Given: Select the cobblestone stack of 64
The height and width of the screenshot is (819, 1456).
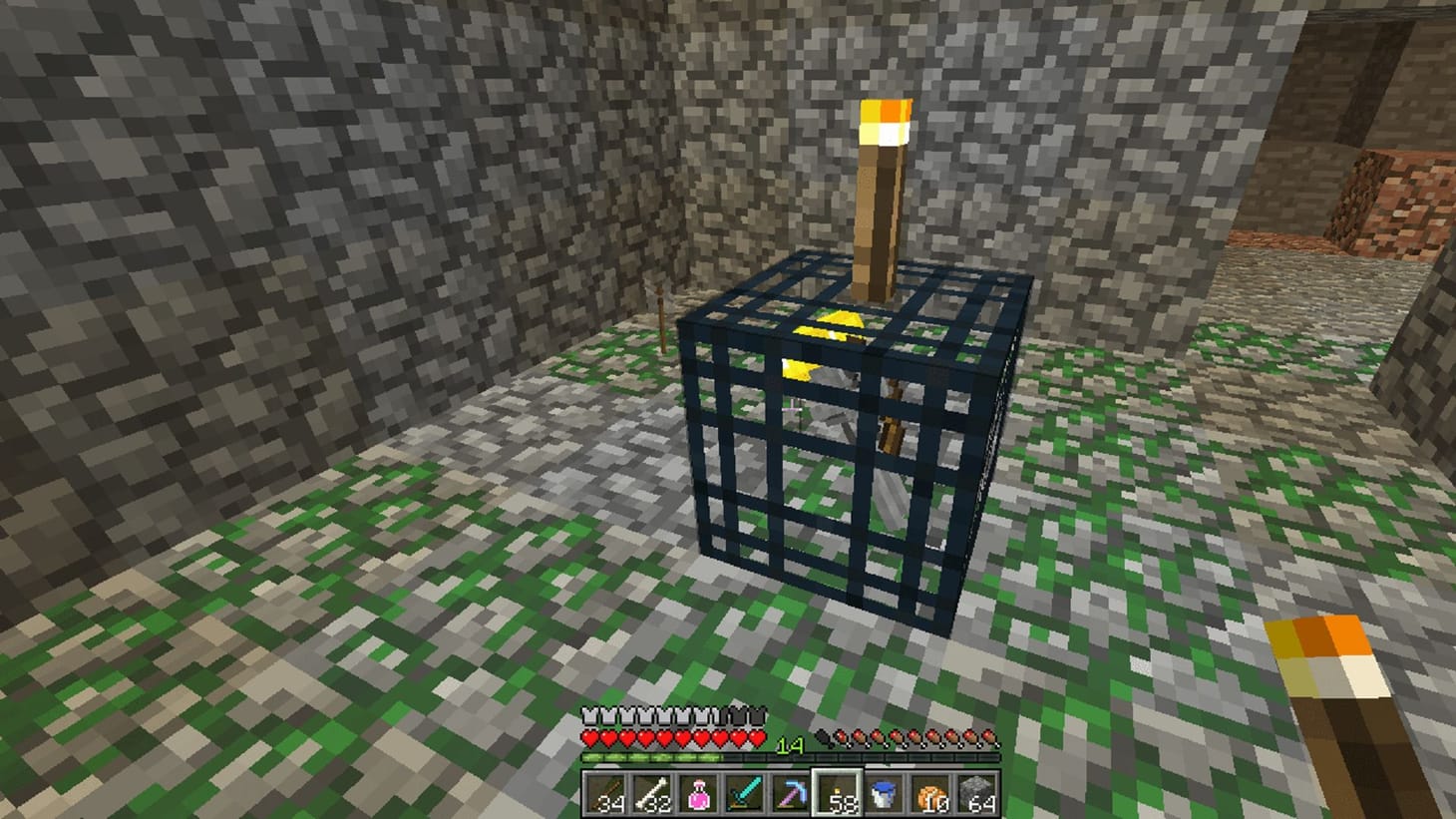Looking at the screenshot, I should pyautogui.click(x=975, y=793).
